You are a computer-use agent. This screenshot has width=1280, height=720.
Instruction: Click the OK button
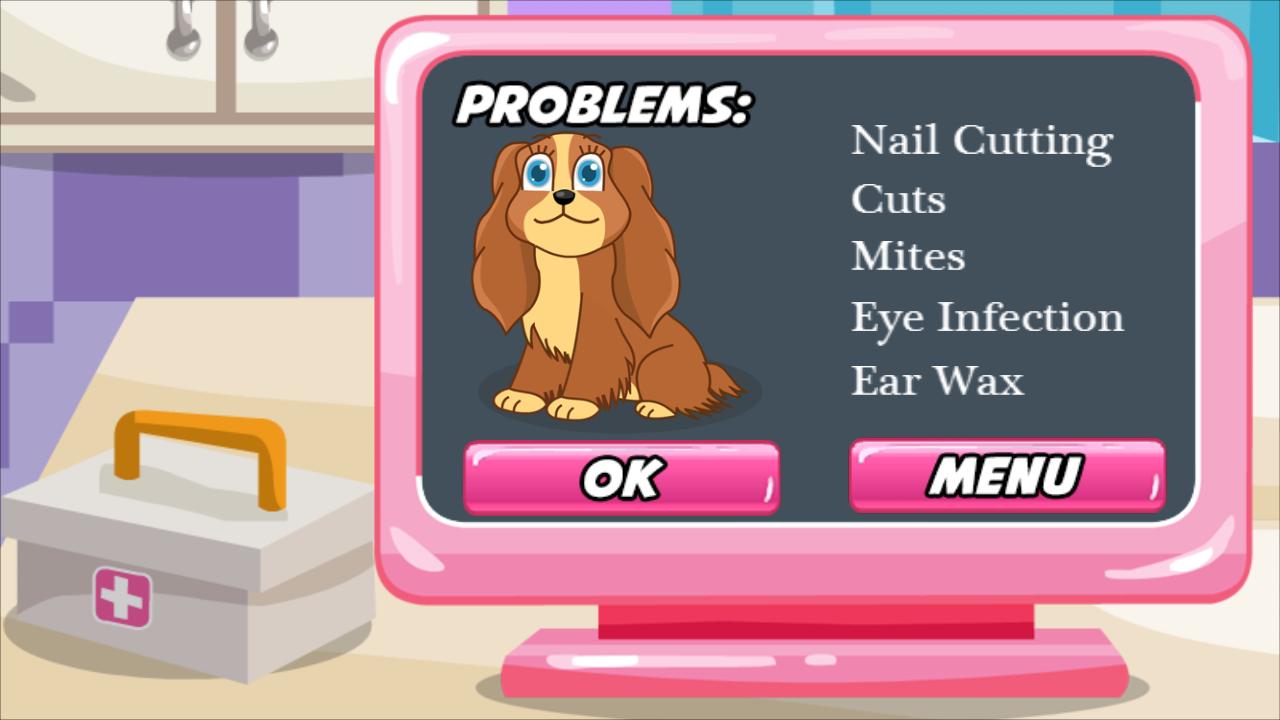(x=622, y=477)
